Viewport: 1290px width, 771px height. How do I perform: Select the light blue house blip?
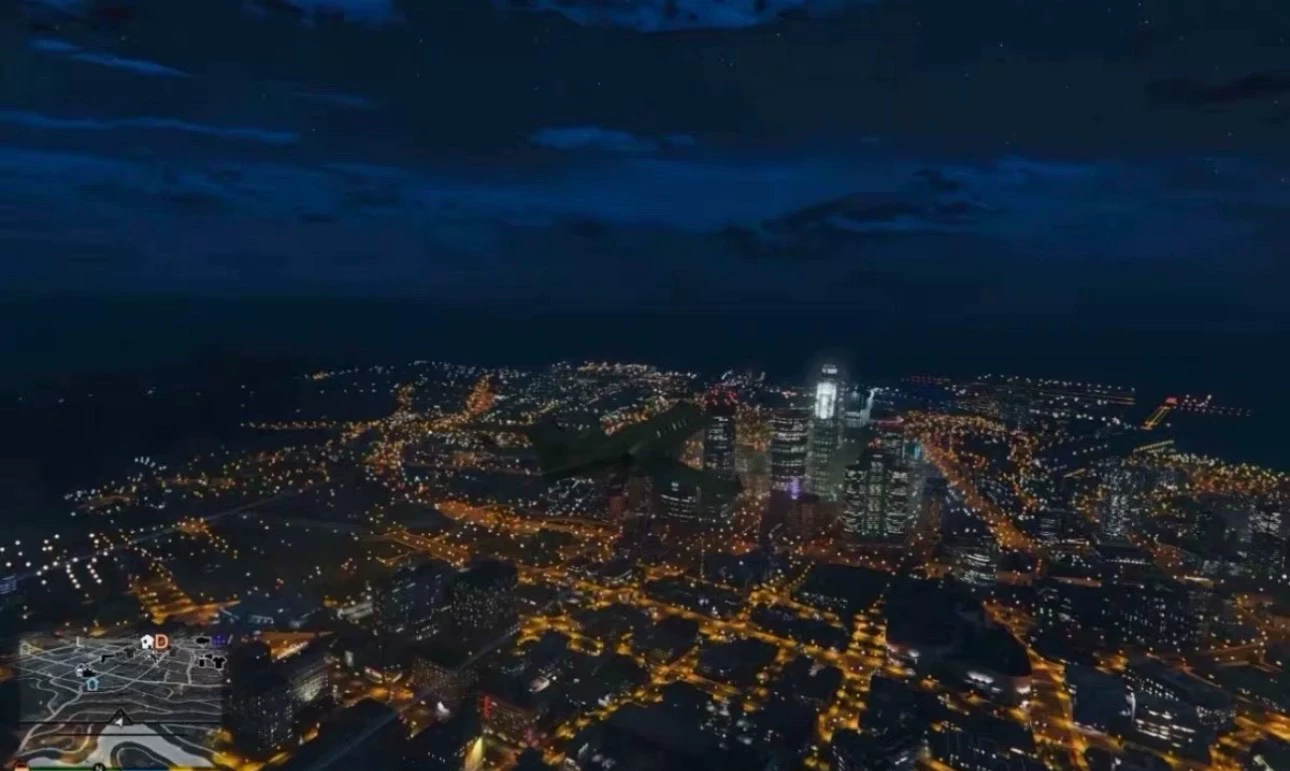pyautogui.click(x=92, y=684)
